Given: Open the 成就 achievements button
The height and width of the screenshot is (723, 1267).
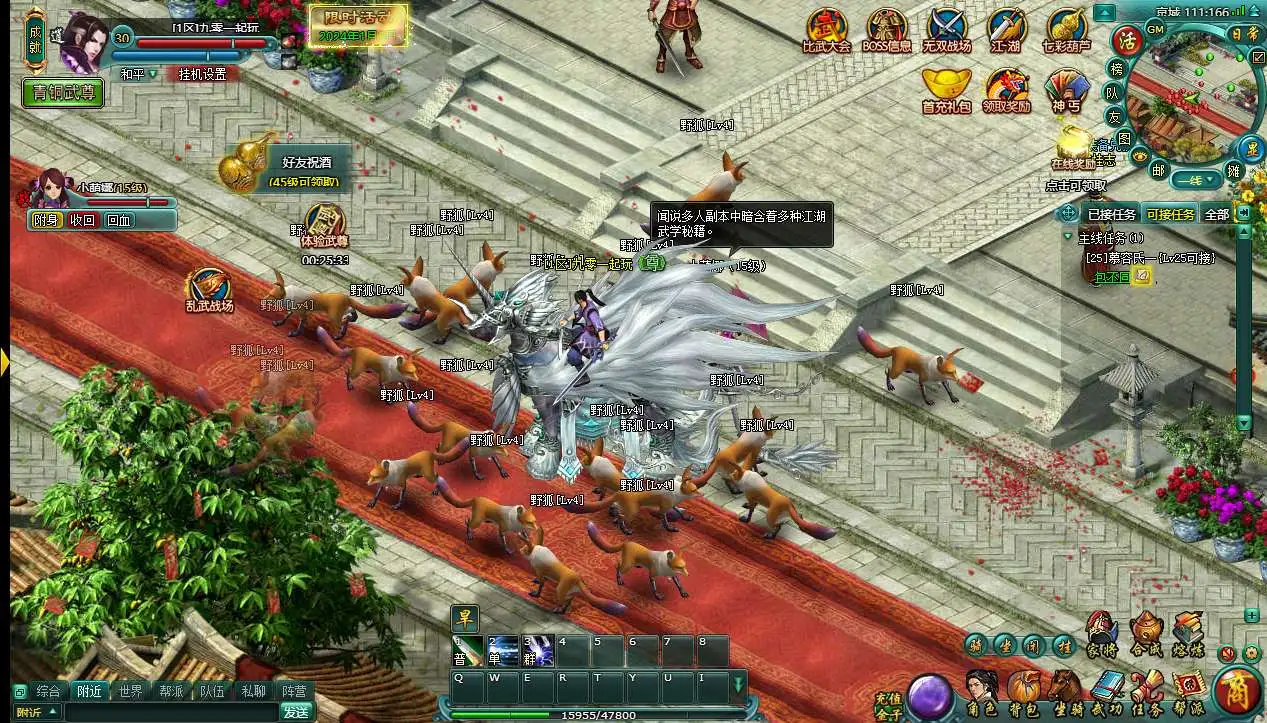Looking at the screenshot, I should click(35, 38).
